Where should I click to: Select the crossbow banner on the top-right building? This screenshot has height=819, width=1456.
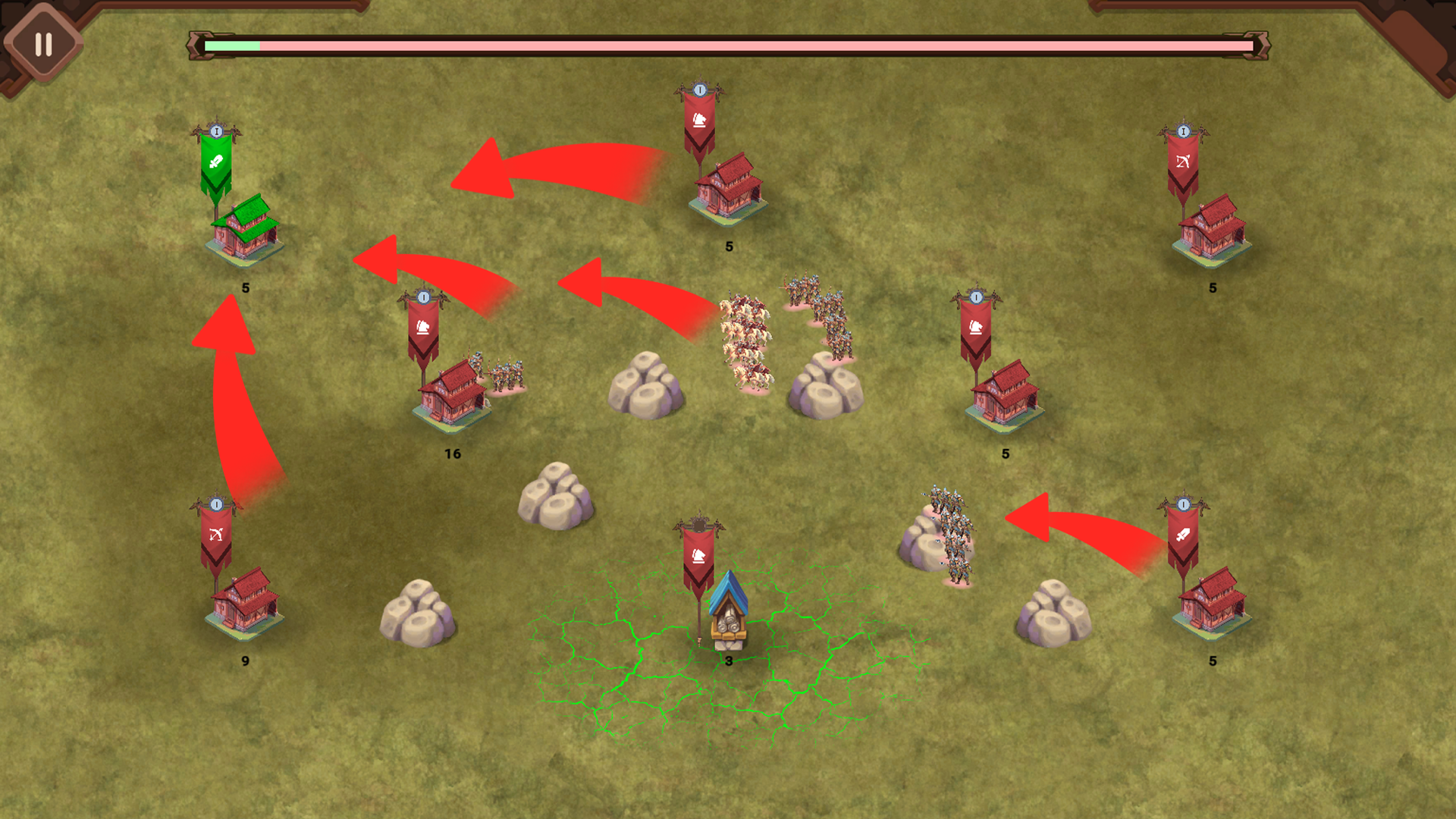[1184, 161]
